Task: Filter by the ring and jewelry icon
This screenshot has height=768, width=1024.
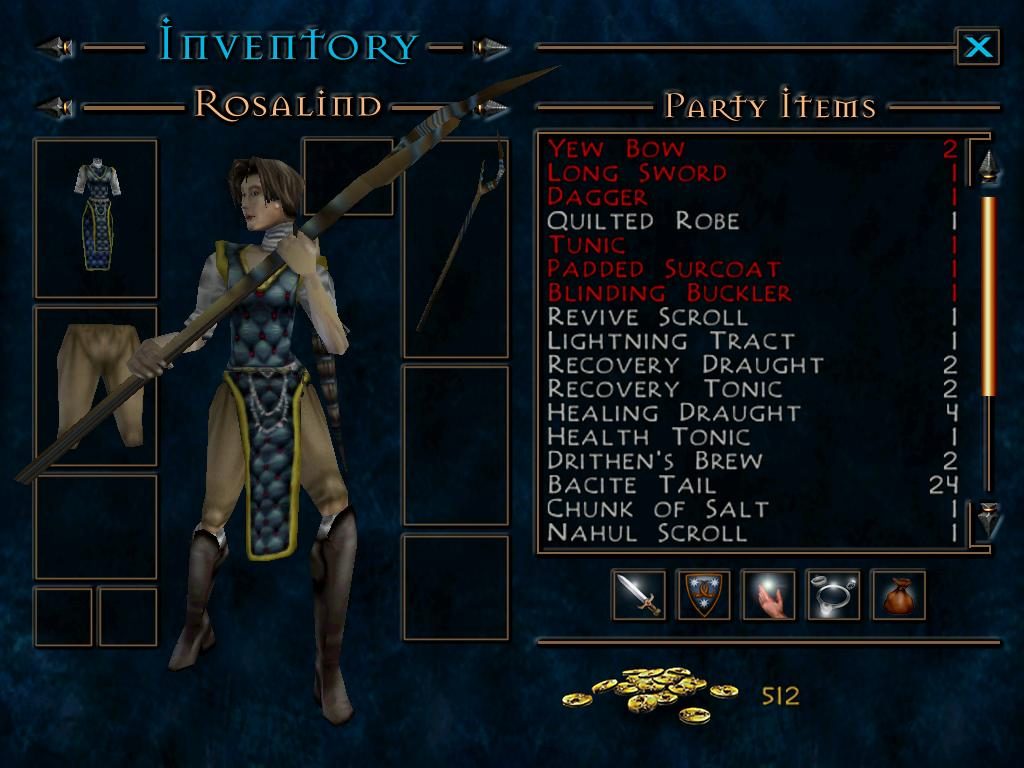Action: coord(833,595)
